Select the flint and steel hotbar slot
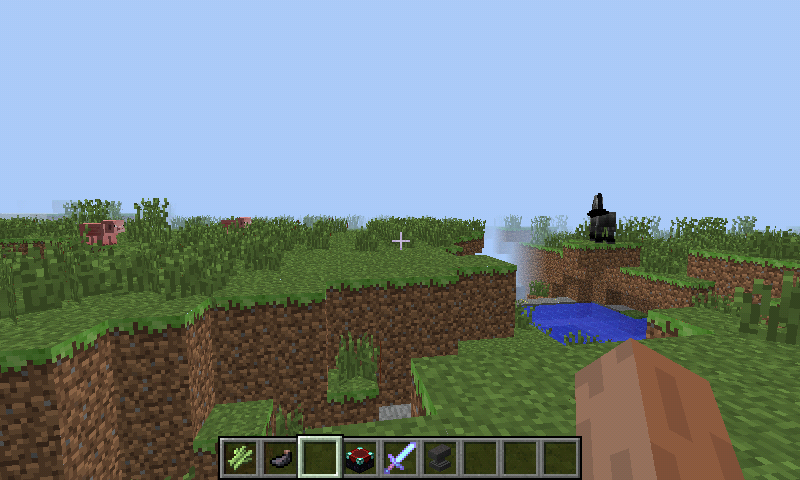This screenshot has width=800, height=480. pyautogui.click(x=280, y=458)
